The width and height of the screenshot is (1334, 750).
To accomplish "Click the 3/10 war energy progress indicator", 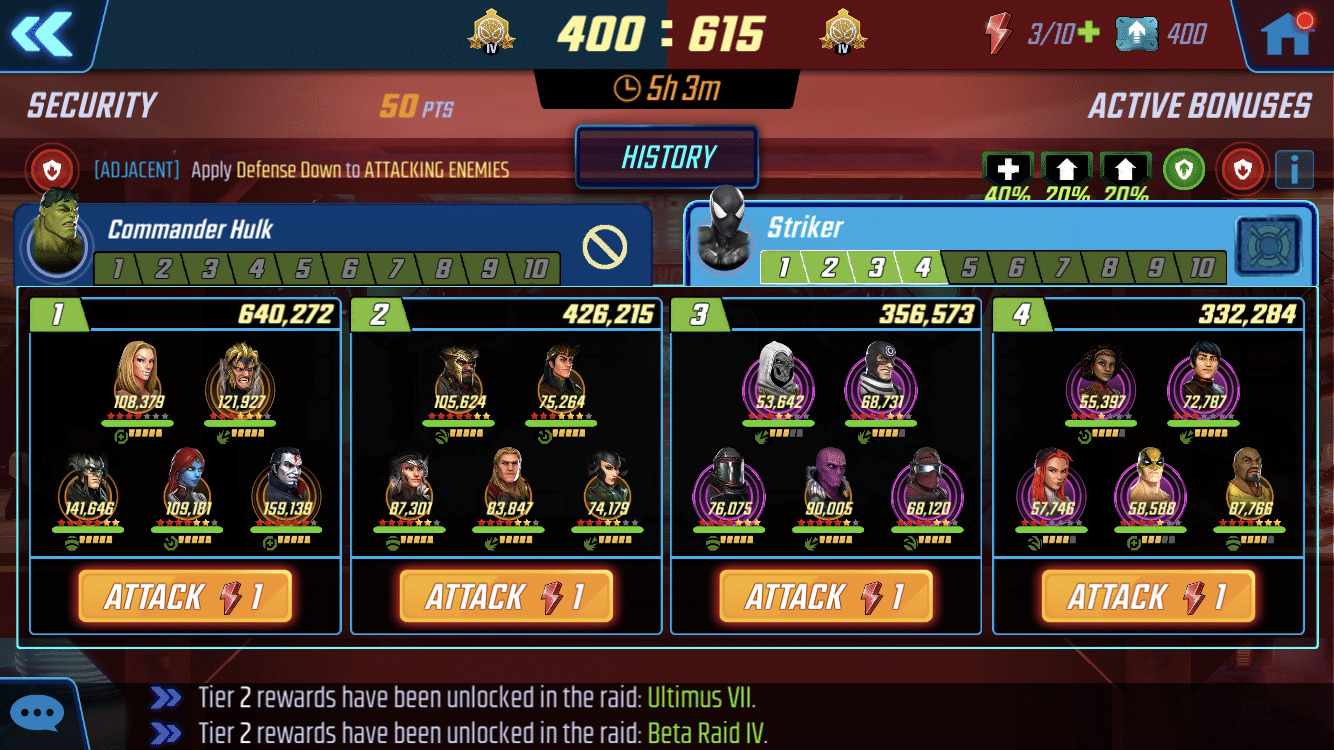I will point(1048,30).
